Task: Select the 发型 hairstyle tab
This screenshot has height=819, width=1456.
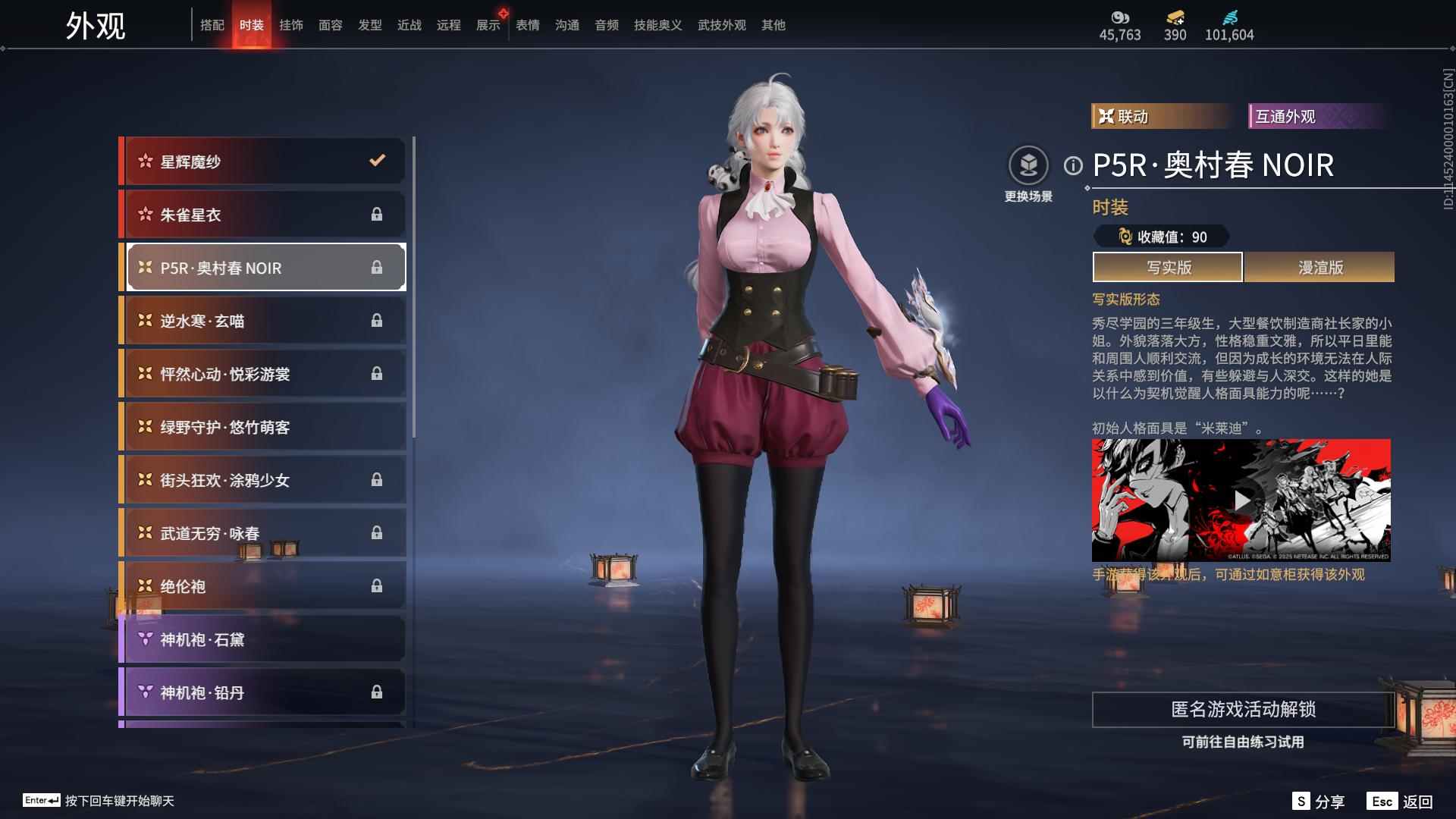Action: click(370, 25)
